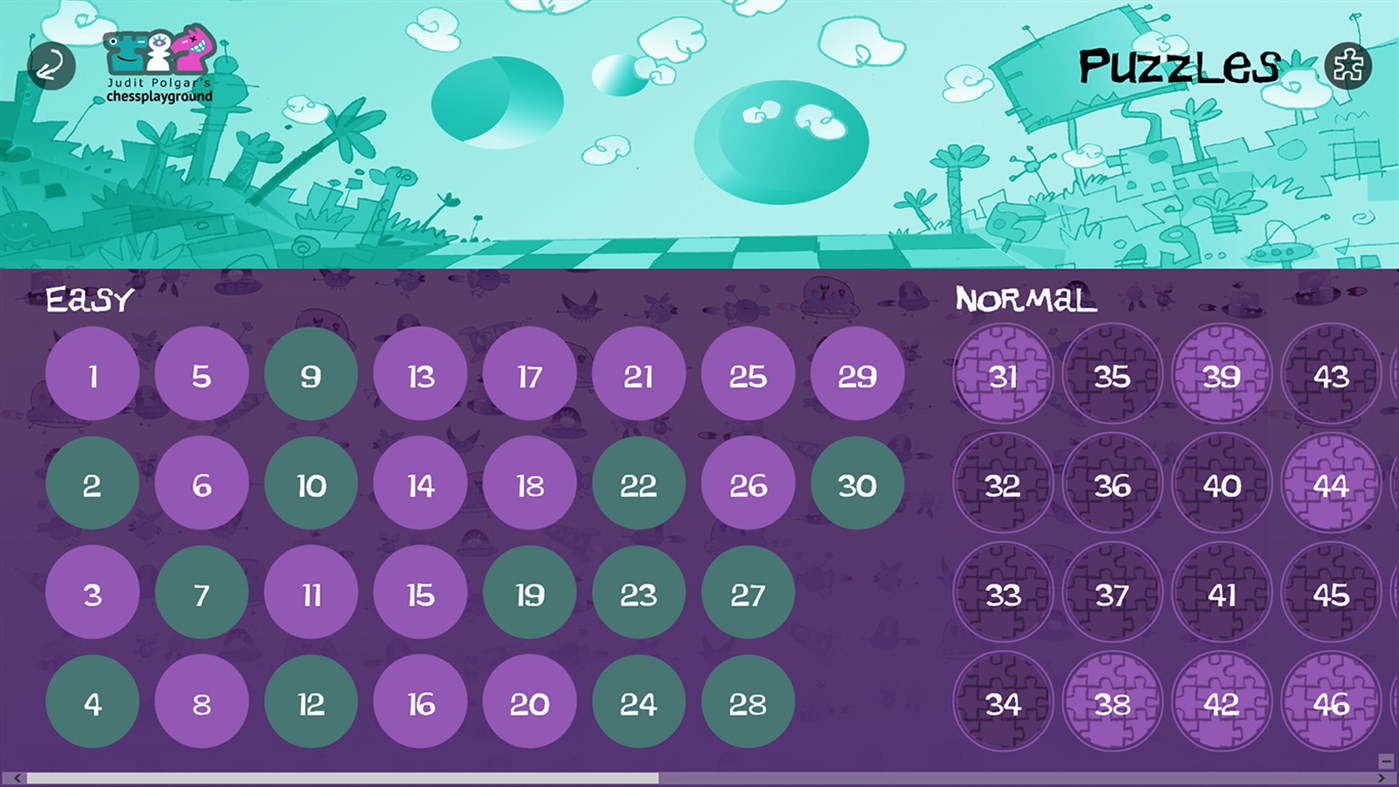This screenshot has height=787, width=1399.
Task: Click the Easy section heading
Action: tap(88, 300)
